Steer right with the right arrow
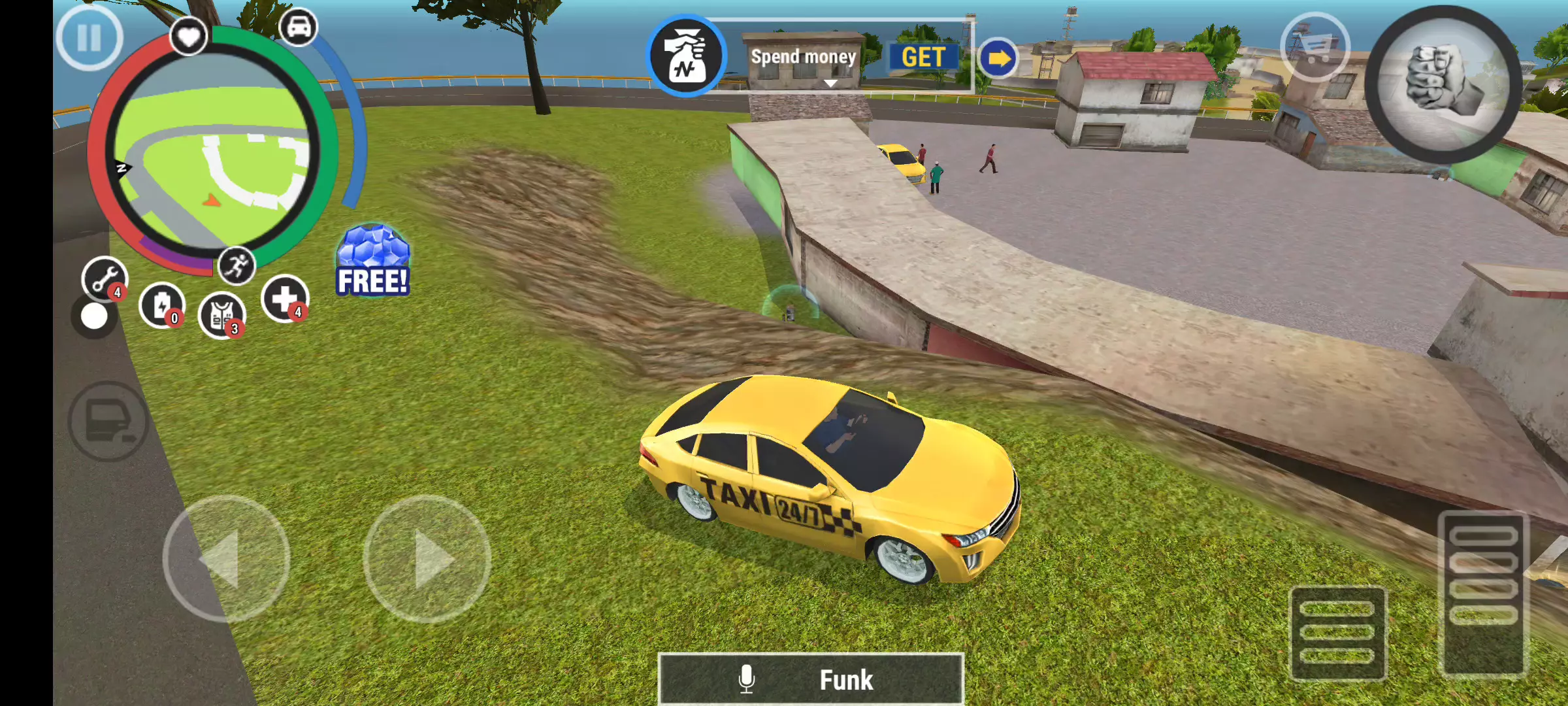Image resolution: width=1568 pixels, height=706 pixels. [427, 559]
